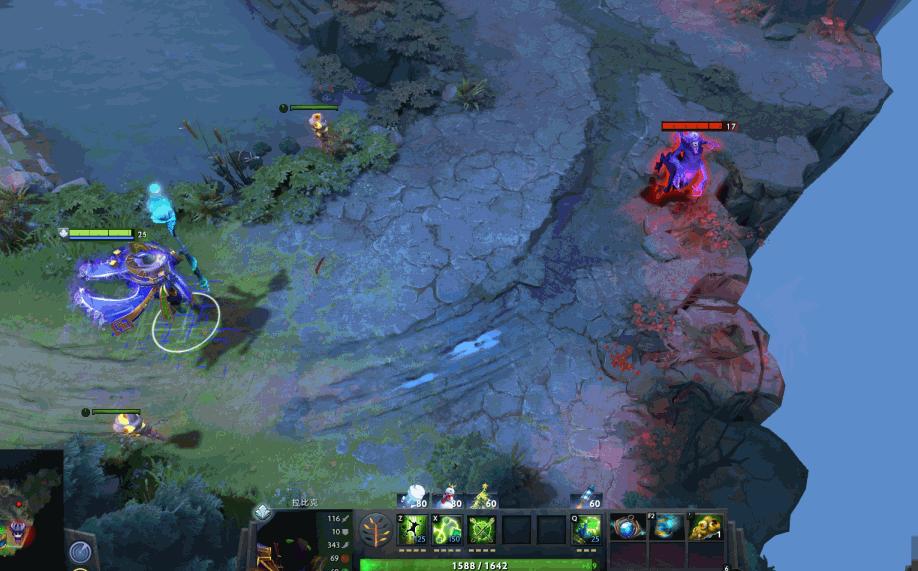
Task: Use the blue orb item in inventory
Action: click(x=627, y=527)
